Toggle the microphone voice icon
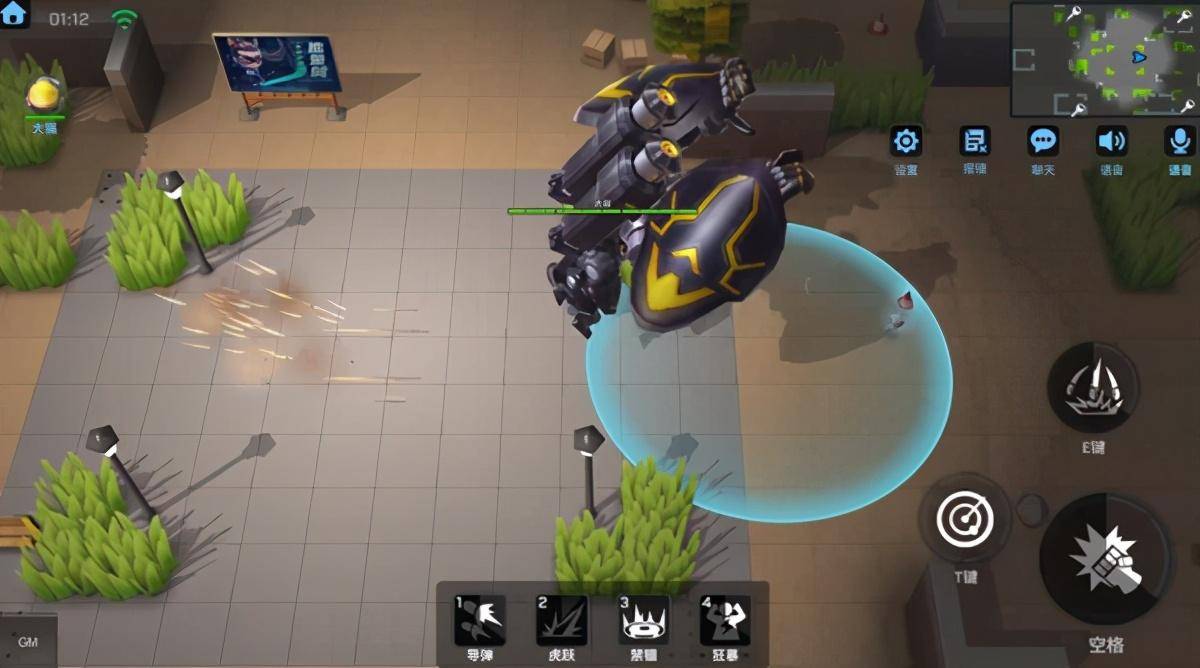This screenshot has width=1200, height=668. (1180, 141)
